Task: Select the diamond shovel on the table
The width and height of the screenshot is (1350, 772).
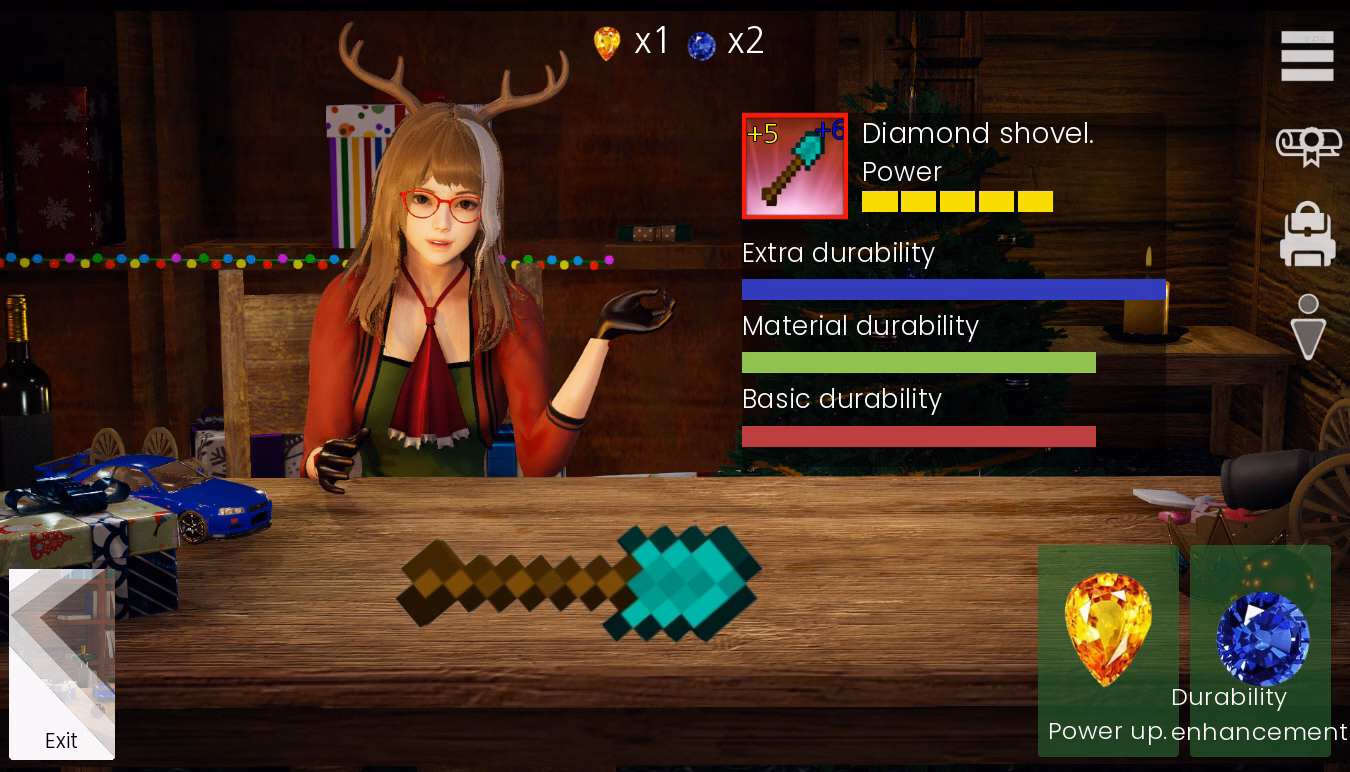Action: point(580,580)
